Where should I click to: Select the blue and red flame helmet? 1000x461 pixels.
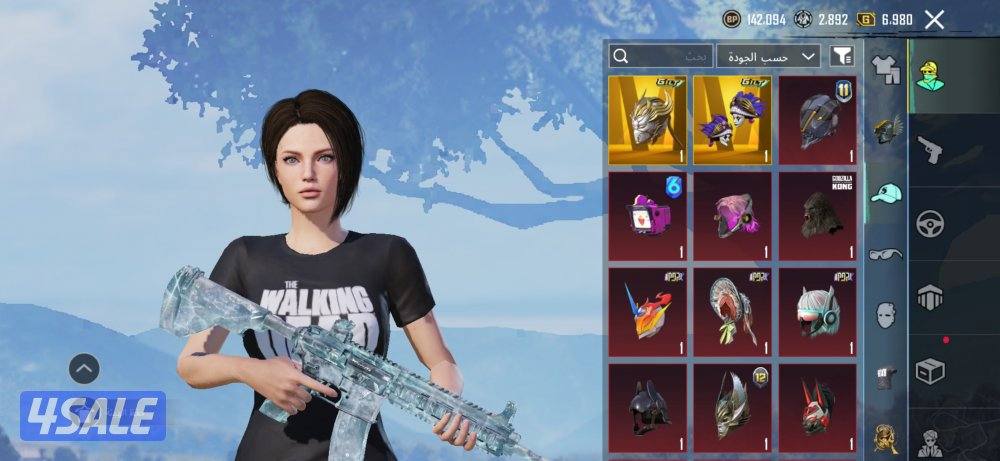647,311
